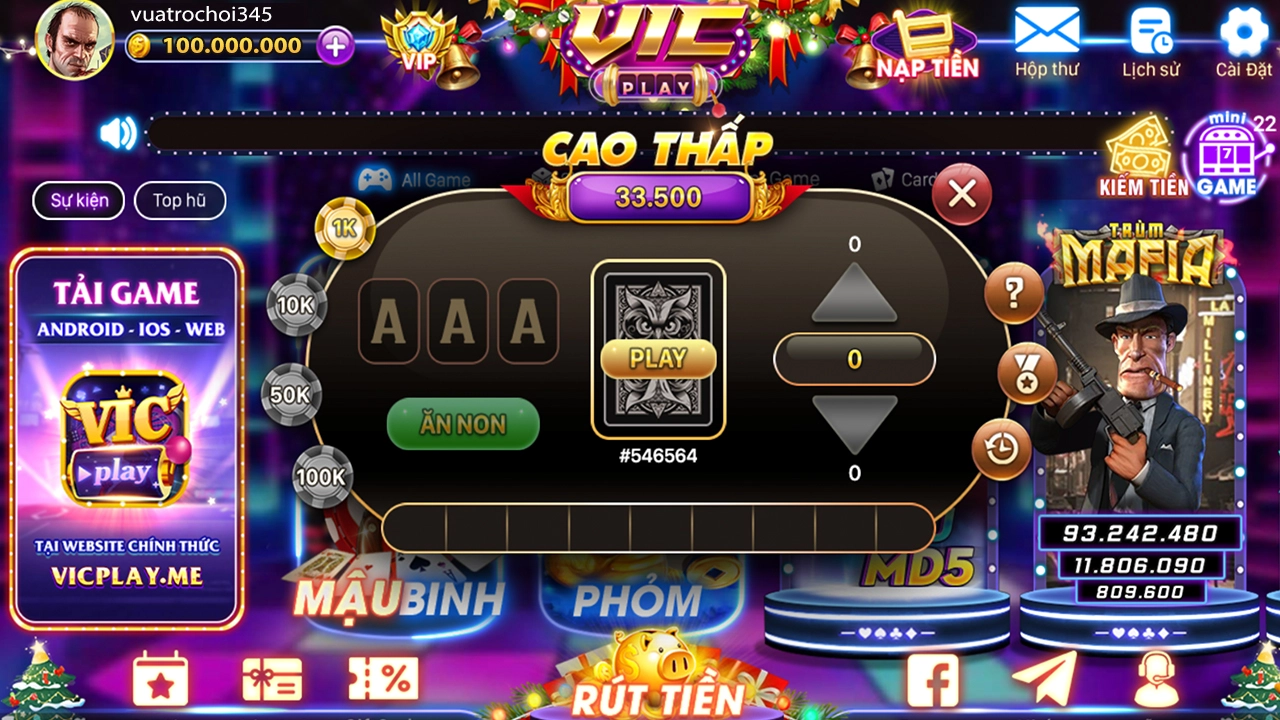The image size is (1280, 720).
Task: Open the question mark help button
Action: coord(1013,294)
